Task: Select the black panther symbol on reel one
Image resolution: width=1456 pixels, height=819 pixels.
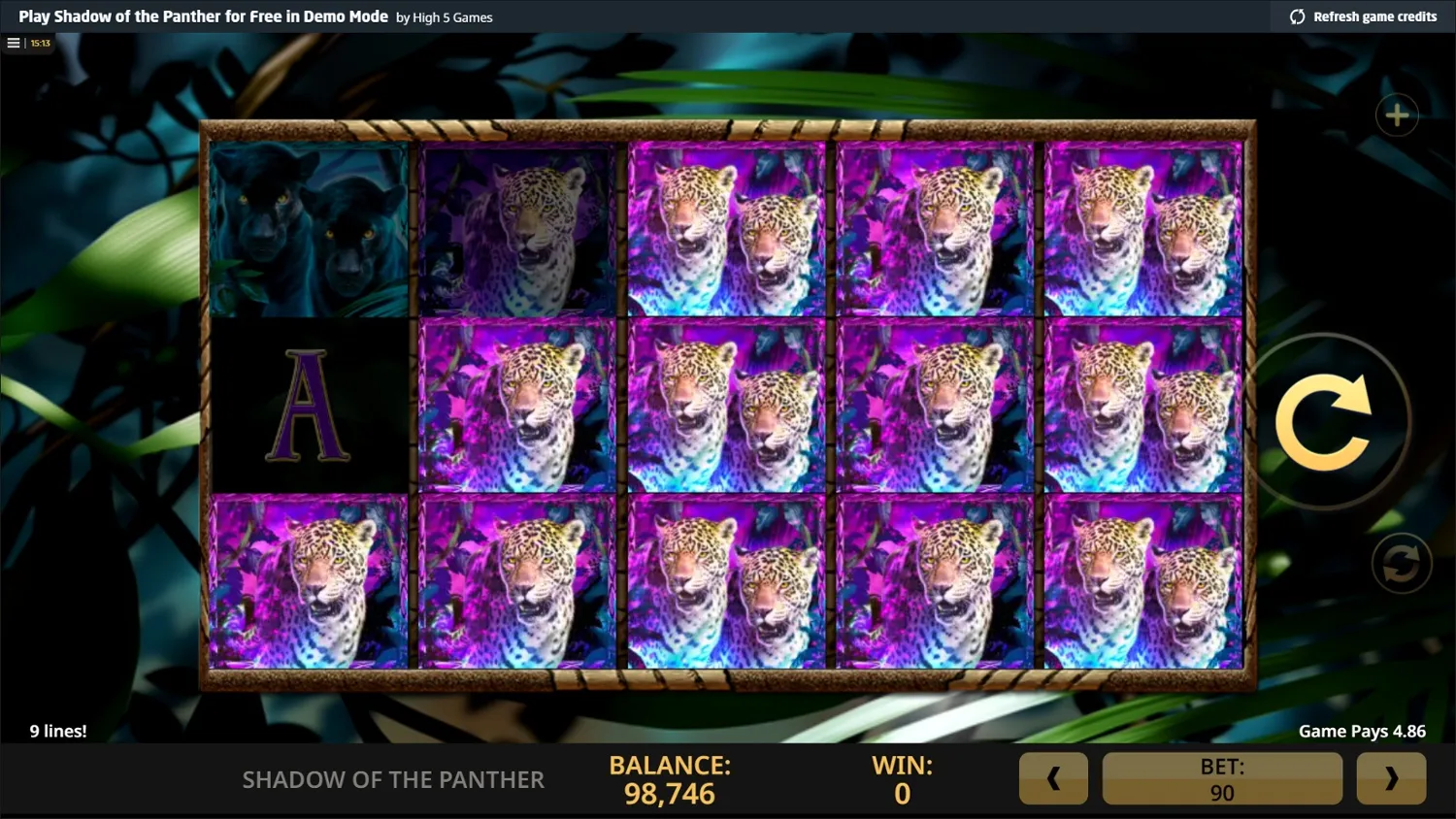Action: pyautogui.click(x=311, y=229)
